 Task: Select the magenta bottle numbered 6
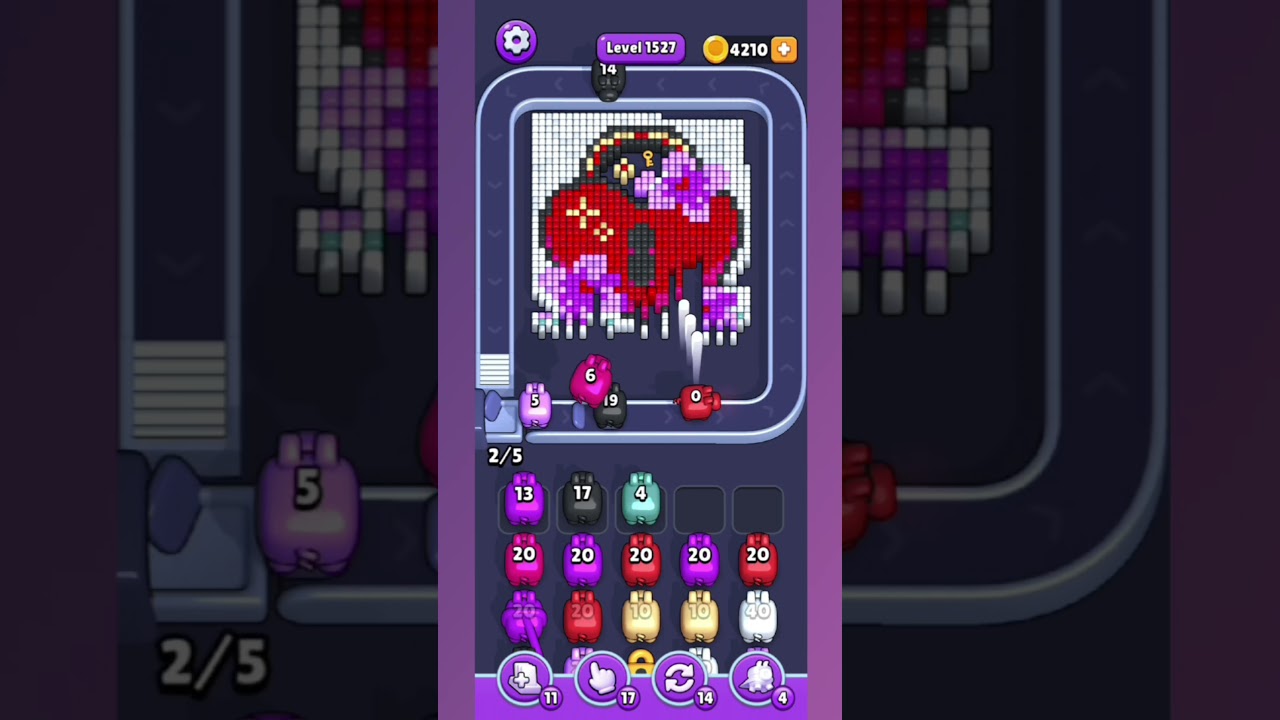coord(590,384)
